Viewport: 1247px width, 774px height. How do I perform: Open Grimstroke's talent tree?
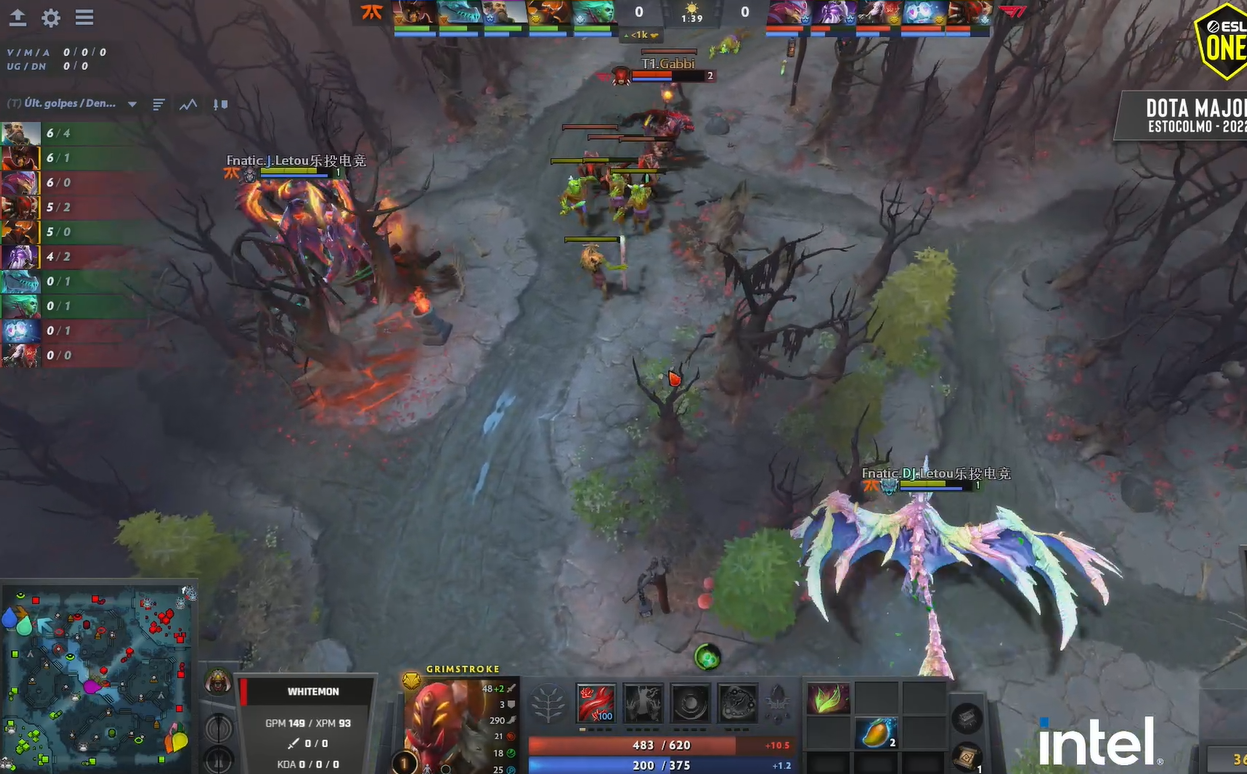(547, 705)
